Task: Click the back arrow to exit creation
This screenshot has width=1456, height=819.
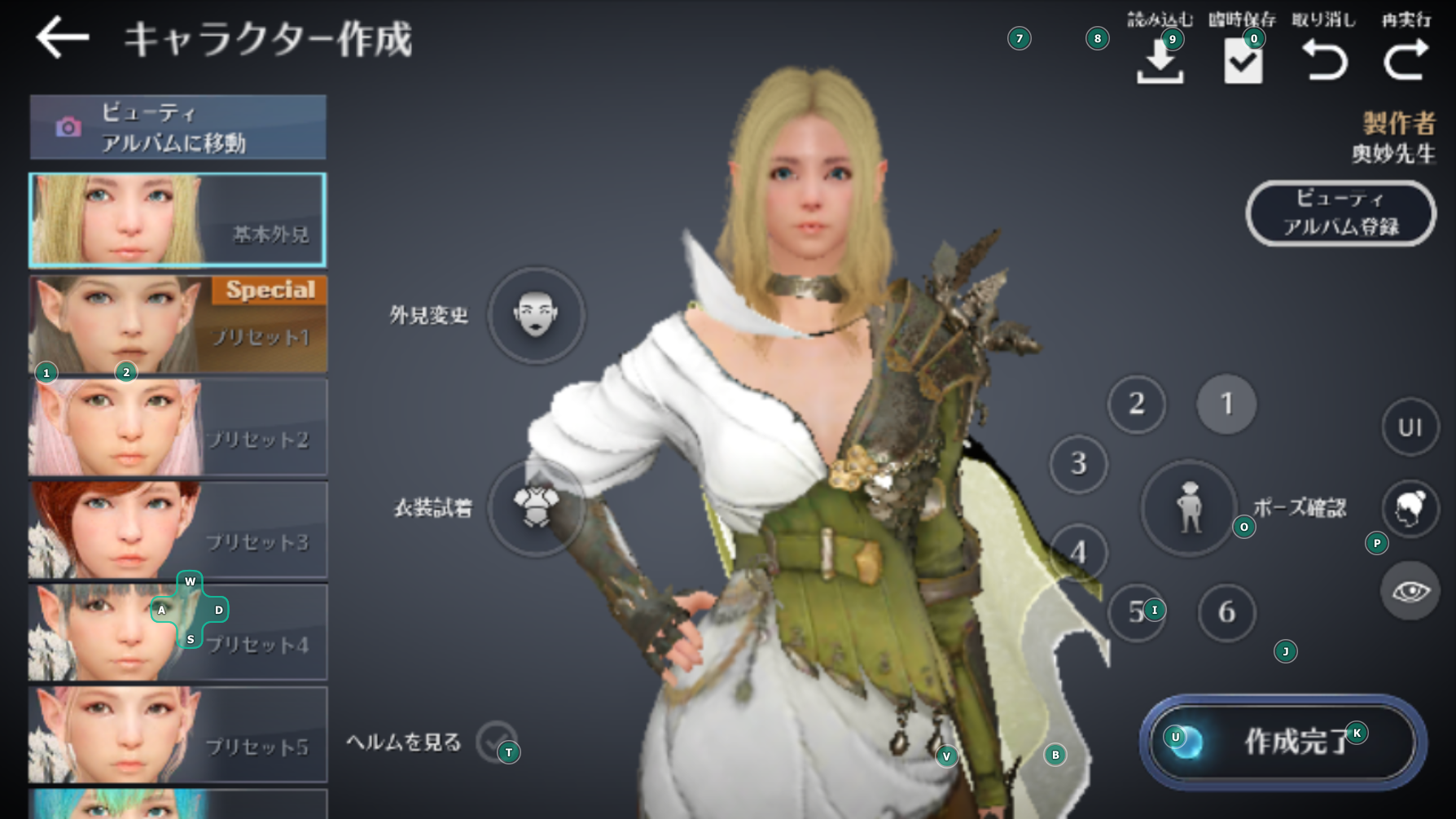Action: [x=64, y=36]
